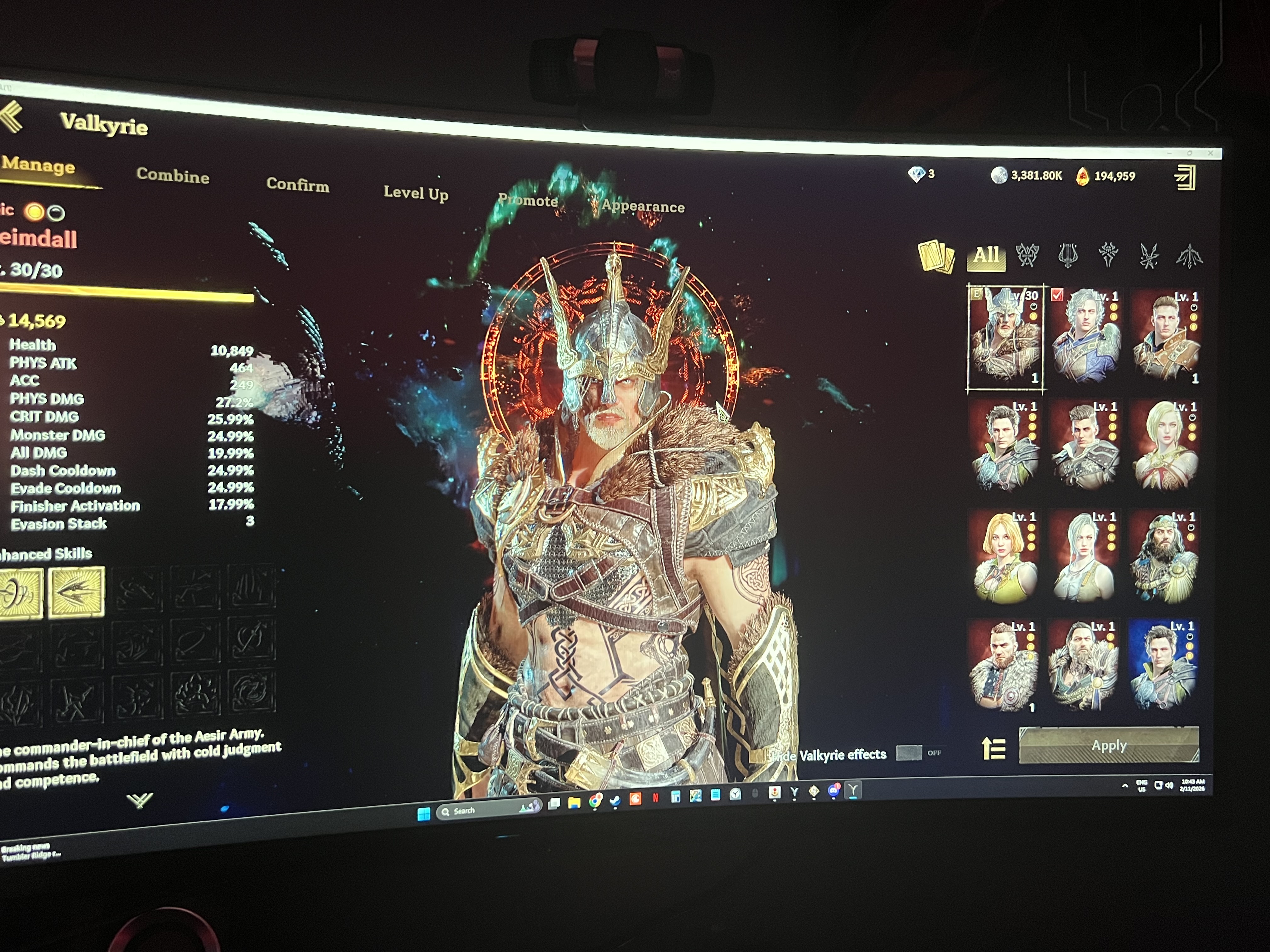Click the Windows taskbar Search box
1270x952 pixels.
tap(489, 810)
